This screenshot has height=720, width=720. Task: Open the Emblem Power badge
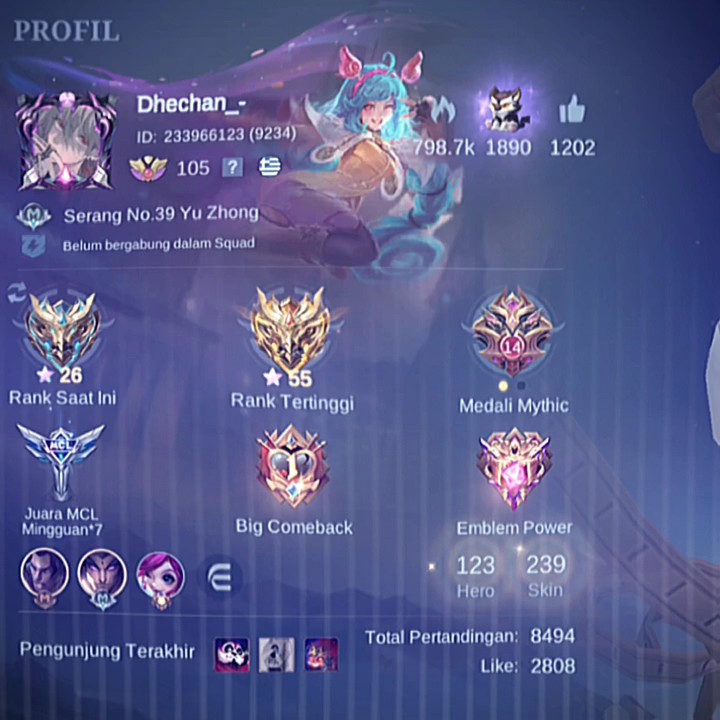pyautogui.click(x=514, y=467)
